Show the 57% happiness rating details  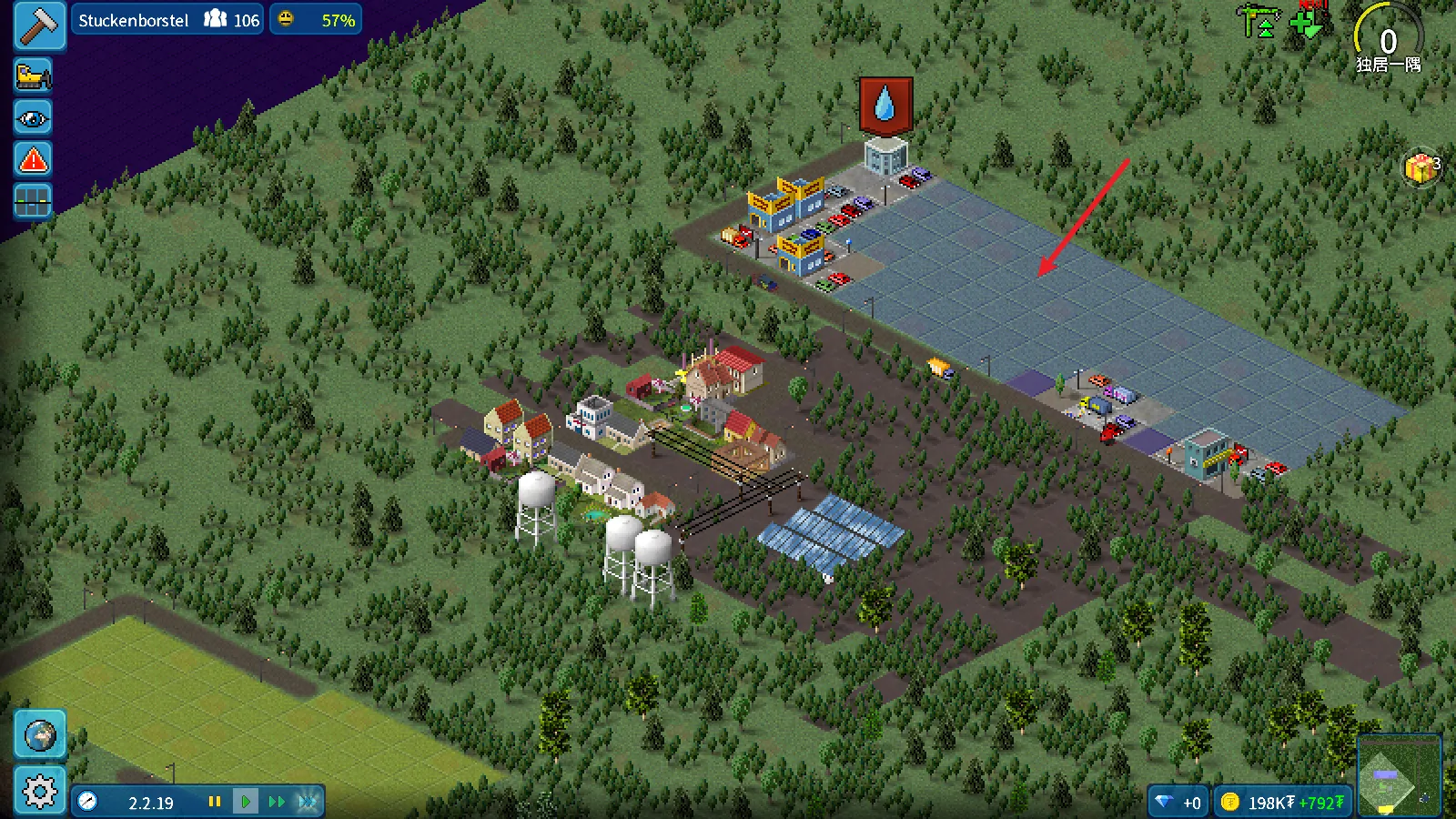[x=316, y=20]
